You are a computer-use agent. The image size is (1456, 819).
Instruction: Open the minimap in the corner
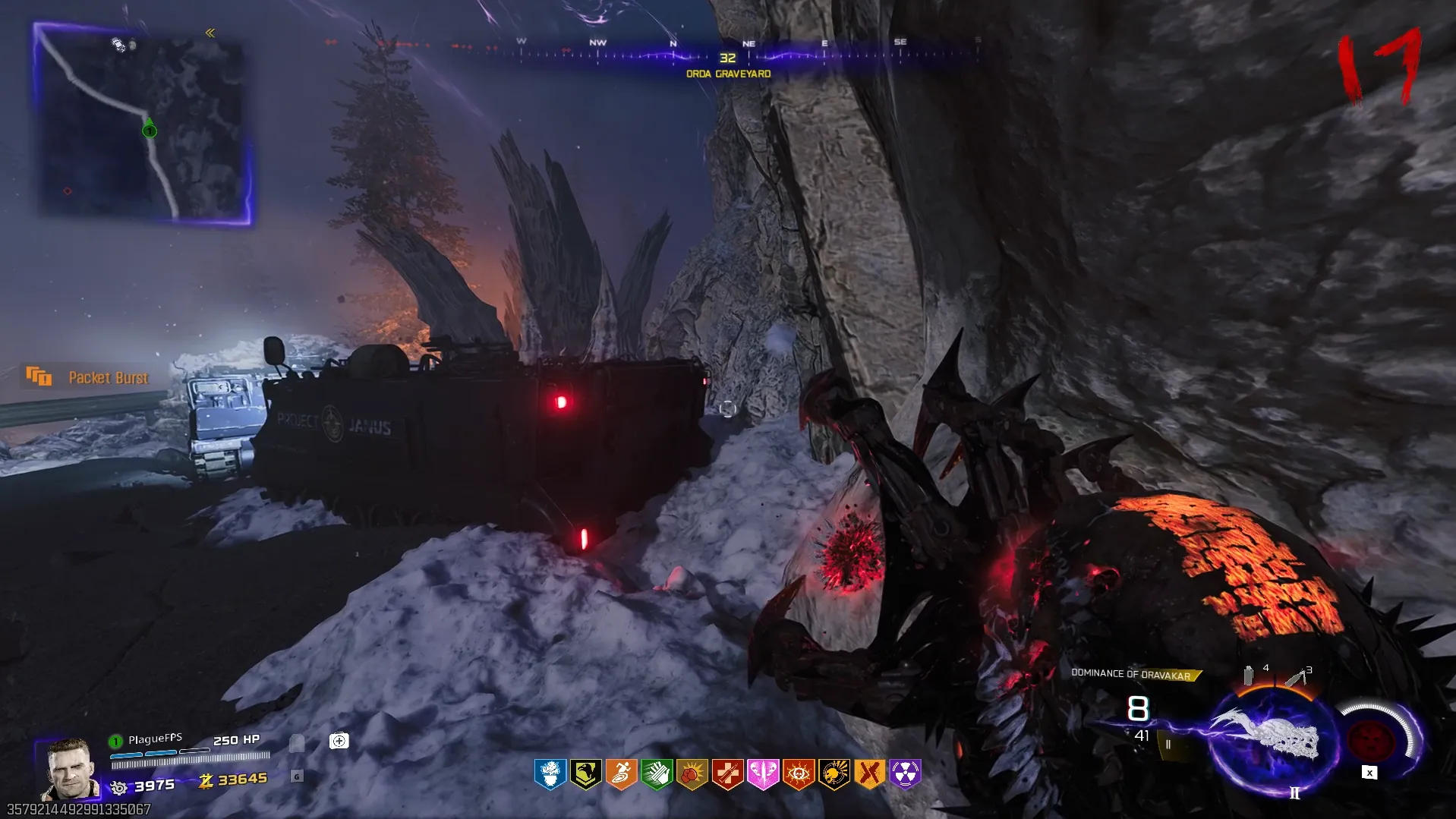point(144,125)
